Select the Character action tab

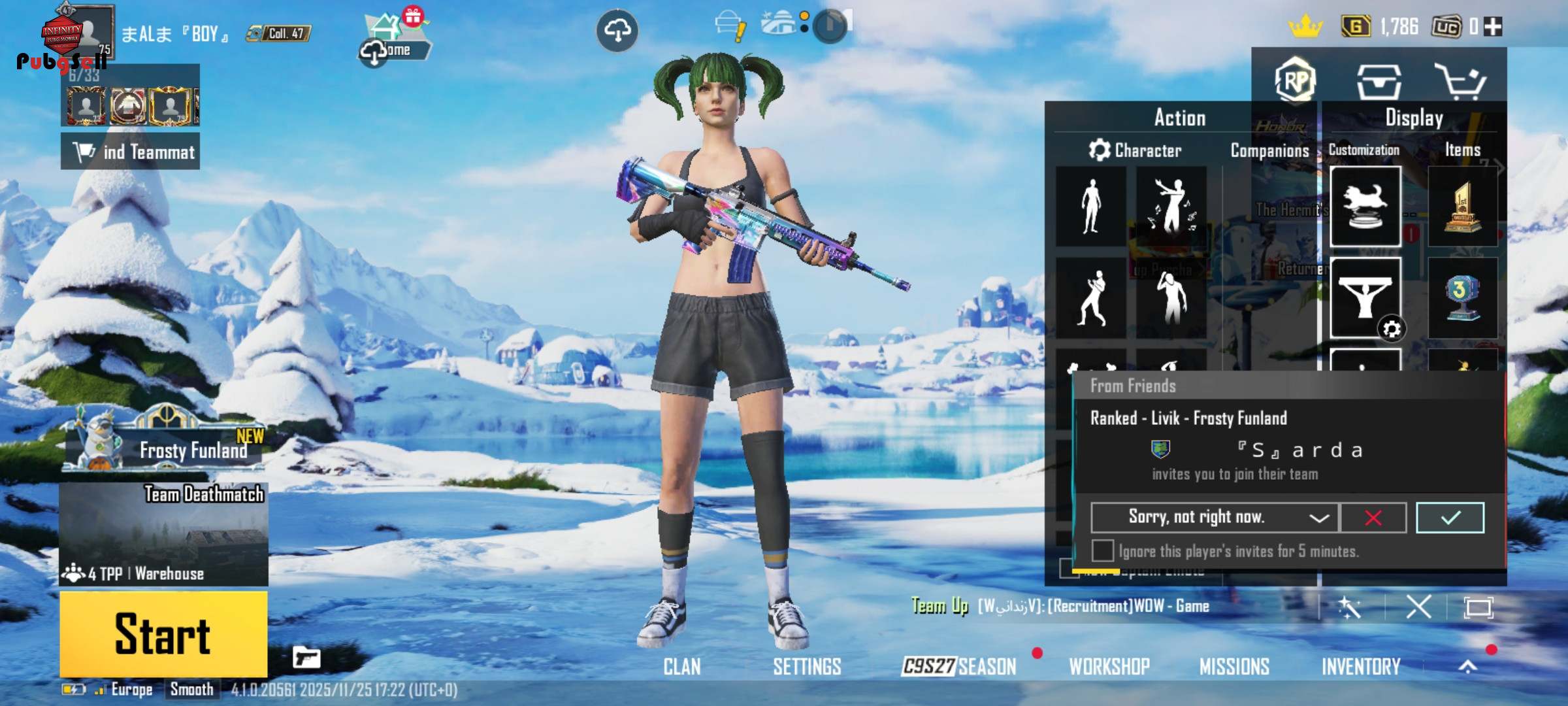(1135, 151)
